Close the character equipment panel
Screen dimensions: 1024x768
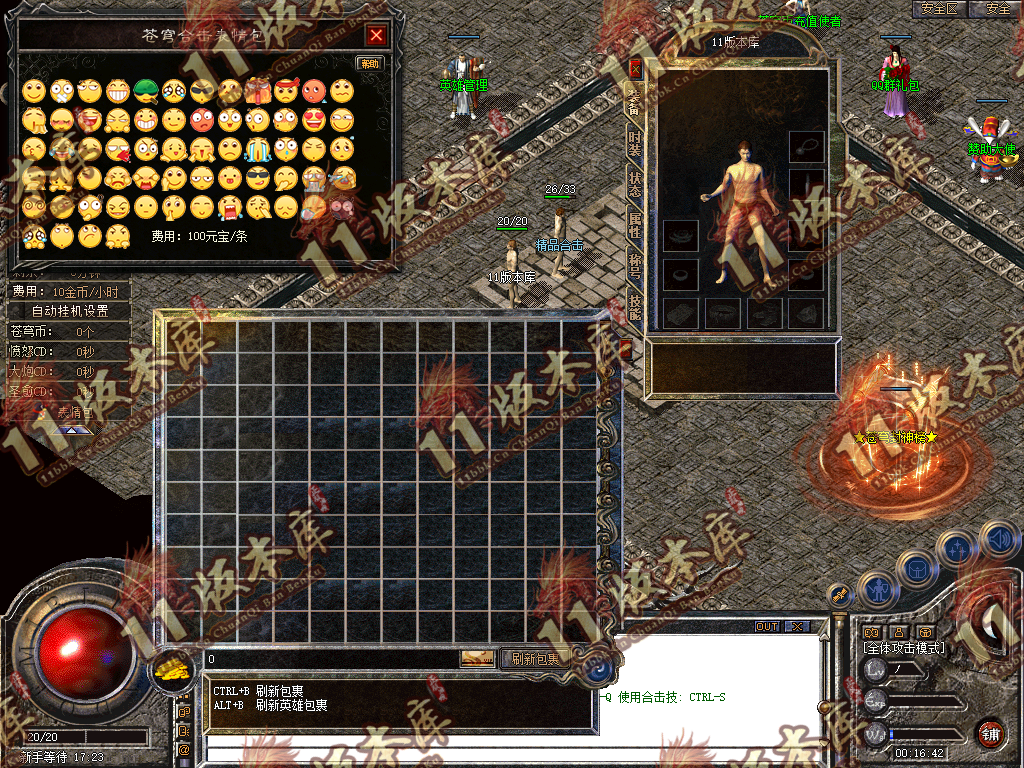click(x=635, y=69)
